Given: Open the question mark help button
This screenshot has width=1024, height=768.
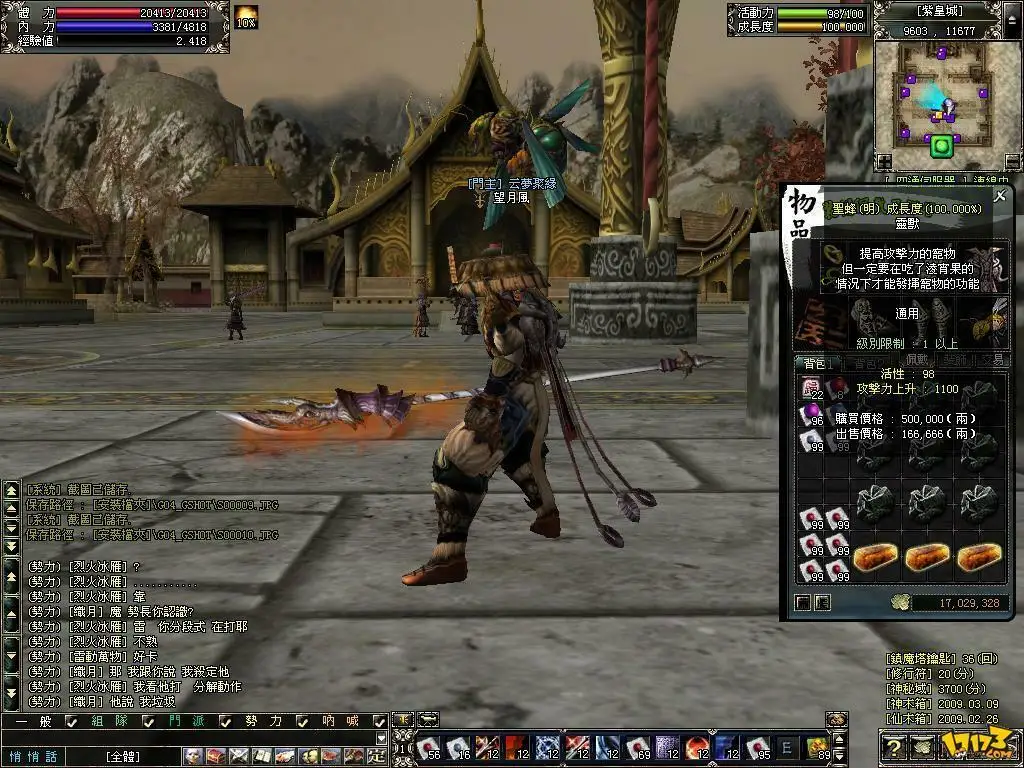Looking at the screenshot, I should tap(895, 746).
